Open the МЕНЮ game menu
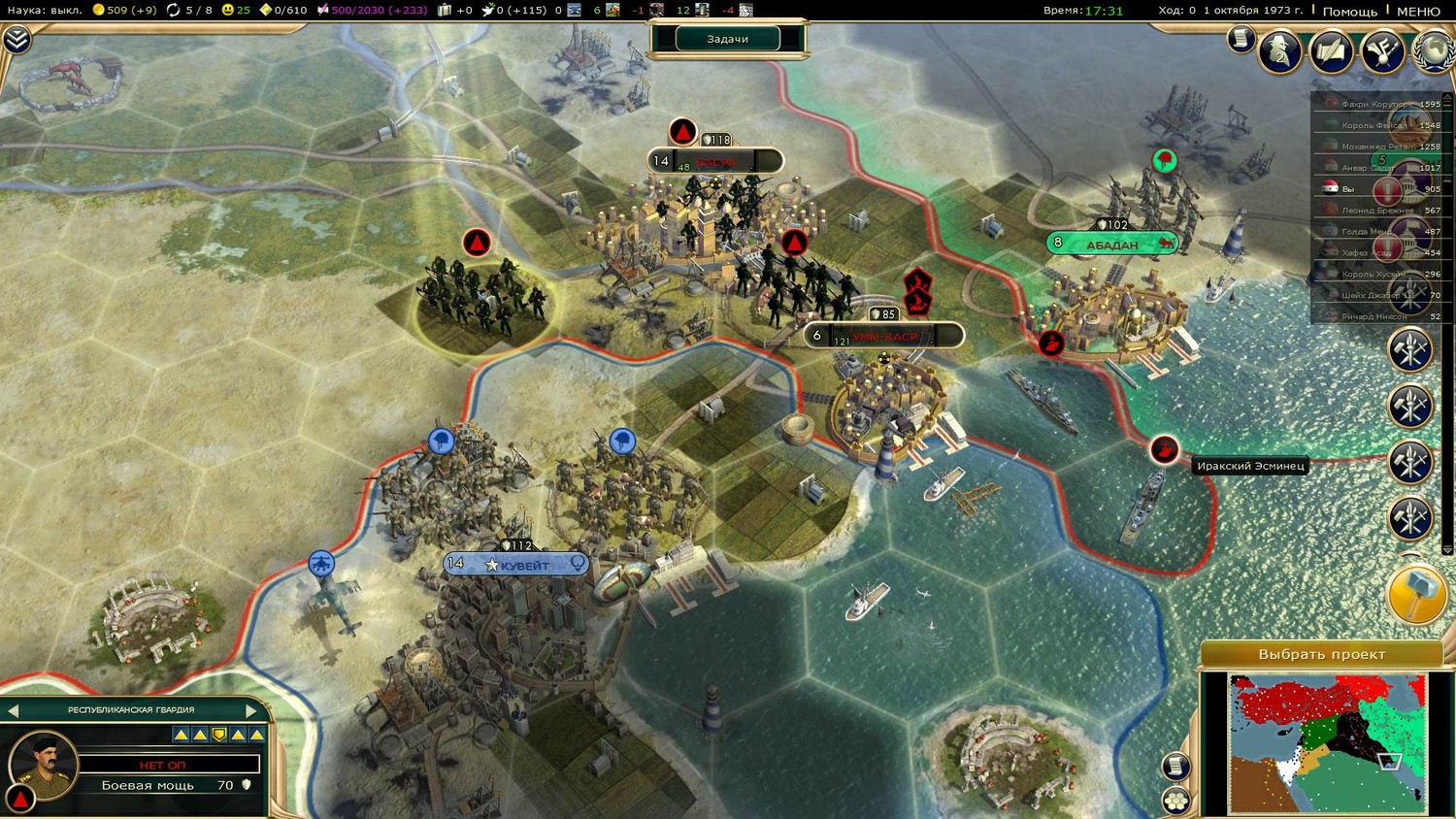This screenshot has width=1456, height=819. click(x=1418, y=11)
